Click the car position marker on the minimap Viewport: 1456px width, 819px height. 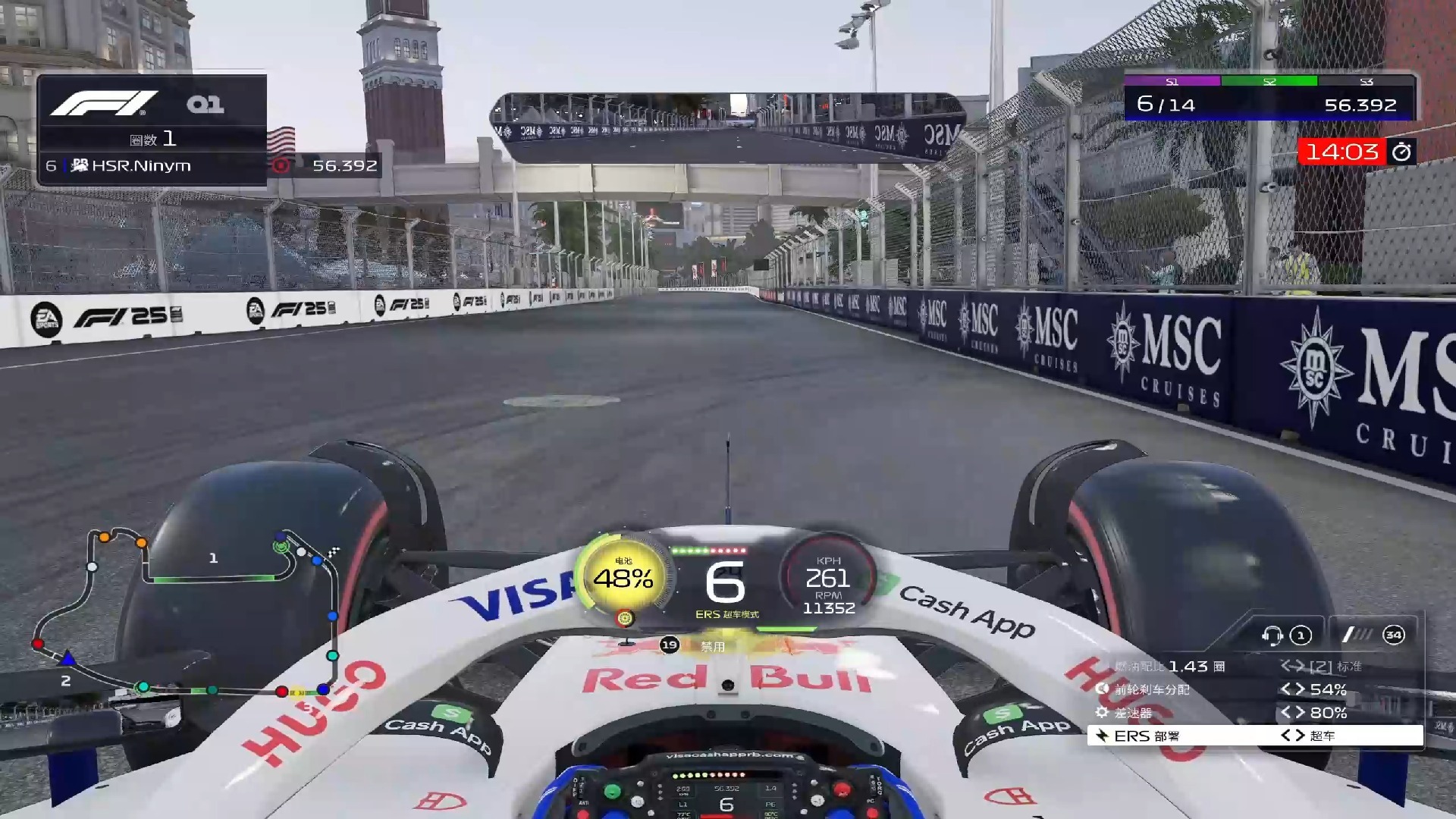pyautogui.click(x=68, y=660)
